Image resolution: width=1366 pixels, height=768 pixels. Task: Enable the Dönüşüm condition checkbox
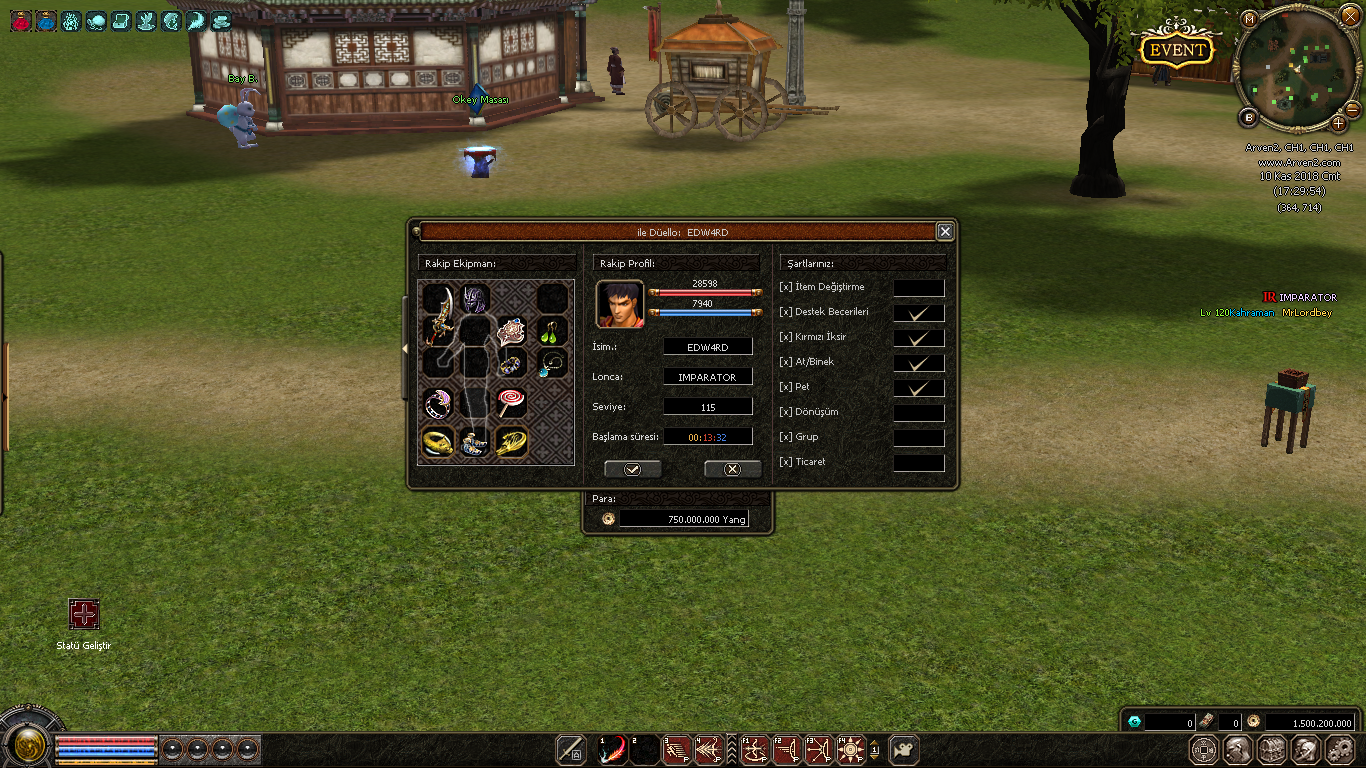918,413
